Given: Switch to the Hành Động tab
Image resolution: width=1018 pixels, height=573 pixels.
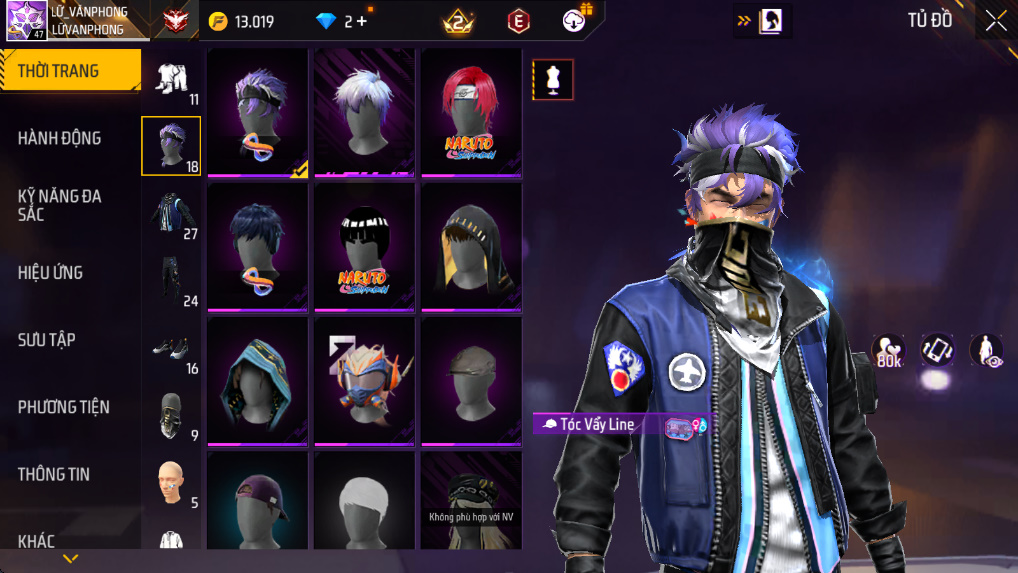Looking at the screenshot, I should [x=60, y=138].
